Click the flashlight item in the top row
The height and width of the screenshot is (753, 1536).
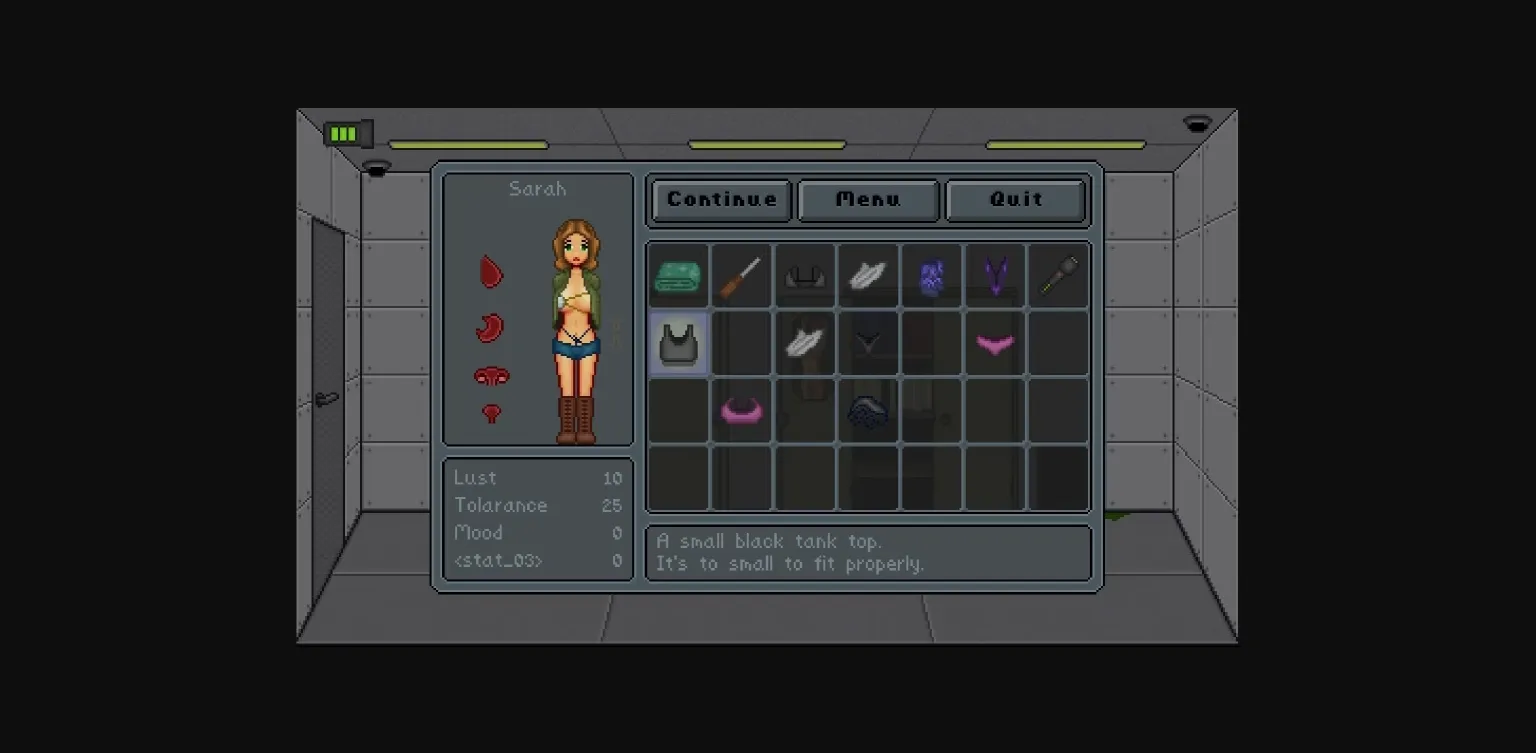(1059, 276)
